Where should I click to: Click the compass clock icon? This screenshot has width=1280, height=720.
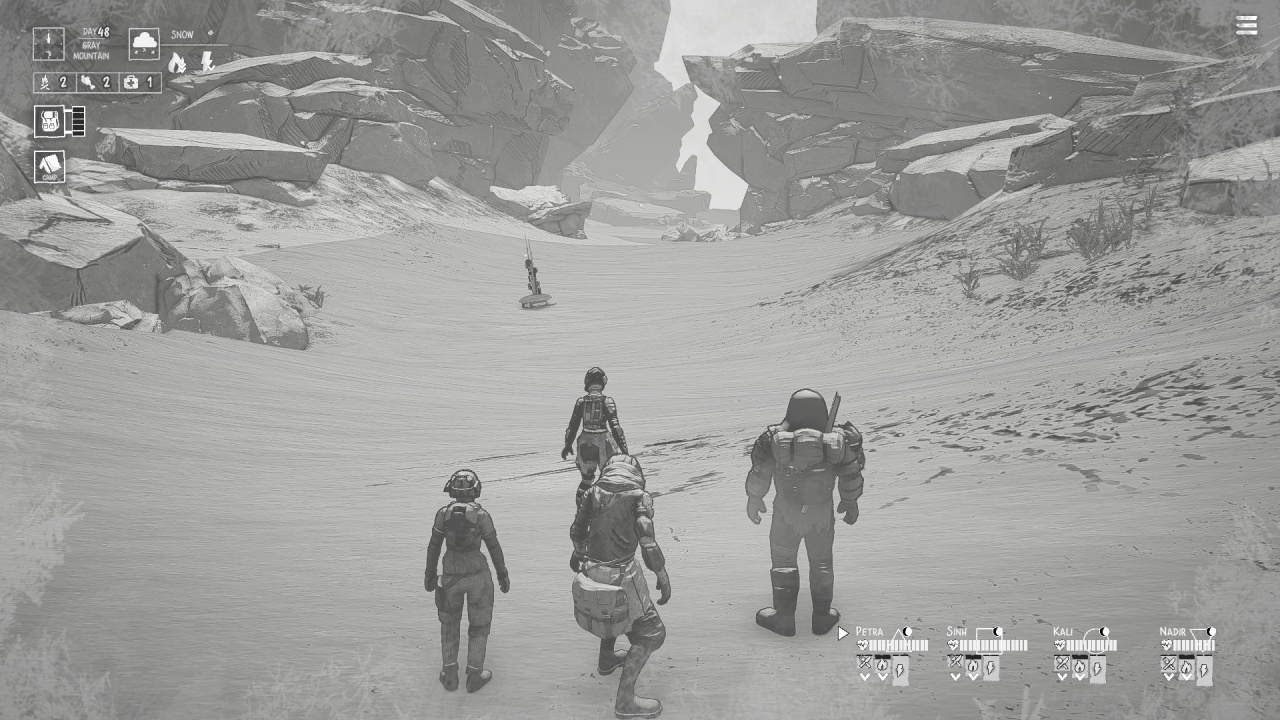pyautogui.click(x=48, y=42)
